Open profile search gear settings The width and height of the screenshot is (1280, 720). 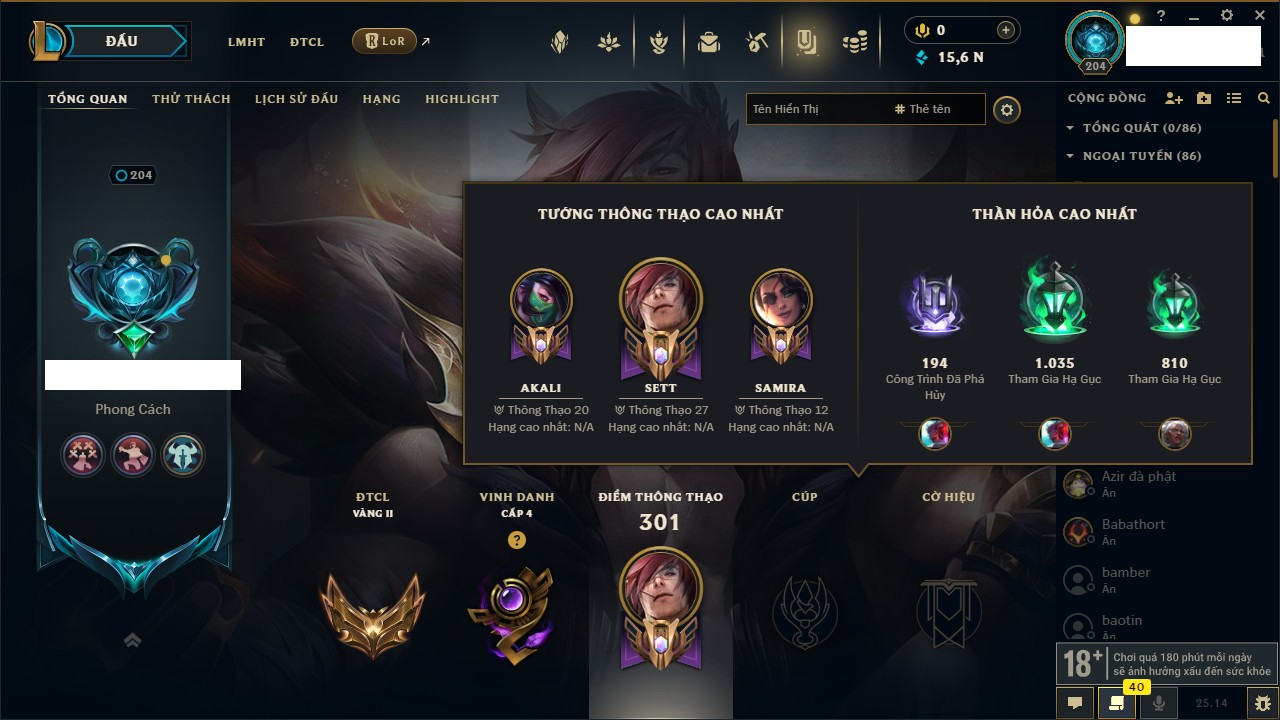(1007, 110)
